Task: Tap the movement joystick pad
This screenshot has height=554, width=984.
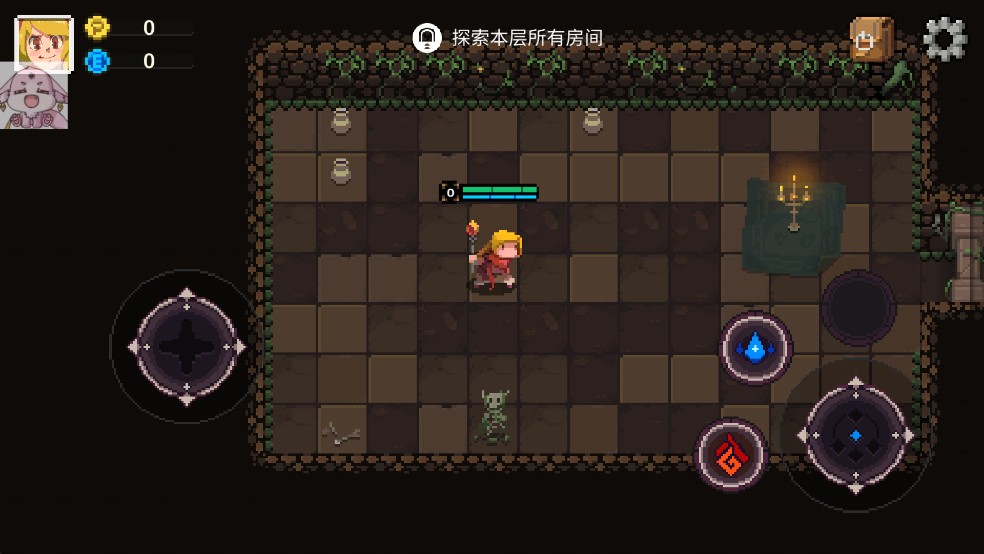Action: point(186,346)
